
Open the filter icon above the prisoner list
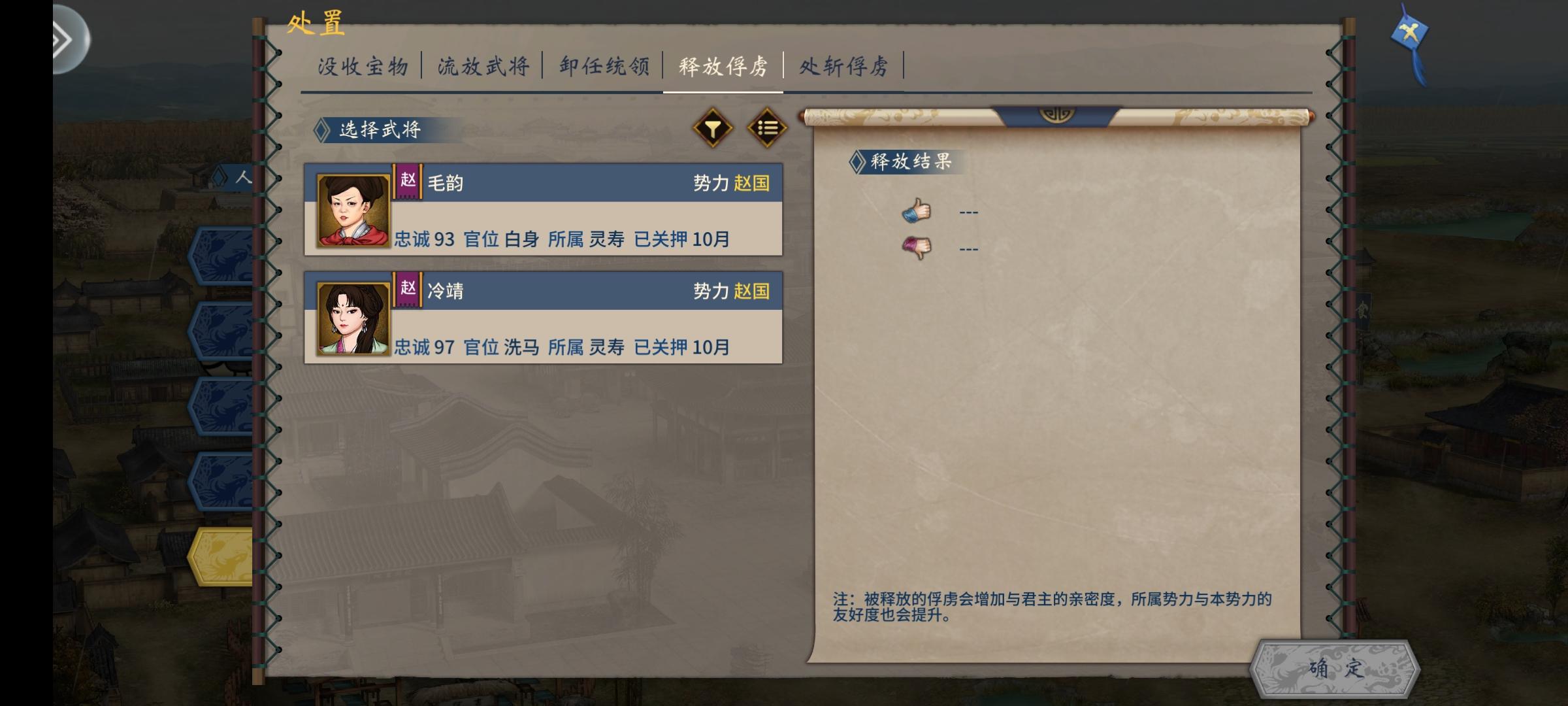point(711,128)
